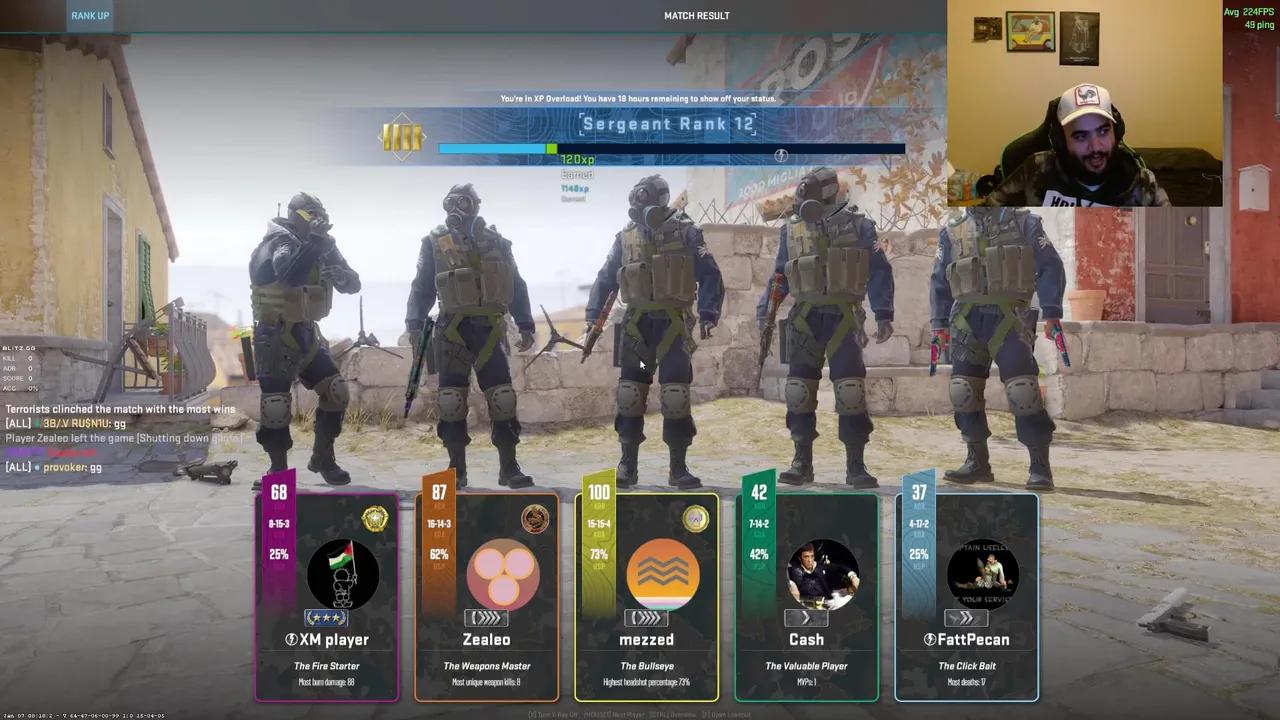The height and width of the screenshot is (720, 1280).
Task: Select the skill group star badge under XM player
Action: [x=326, y=618]
